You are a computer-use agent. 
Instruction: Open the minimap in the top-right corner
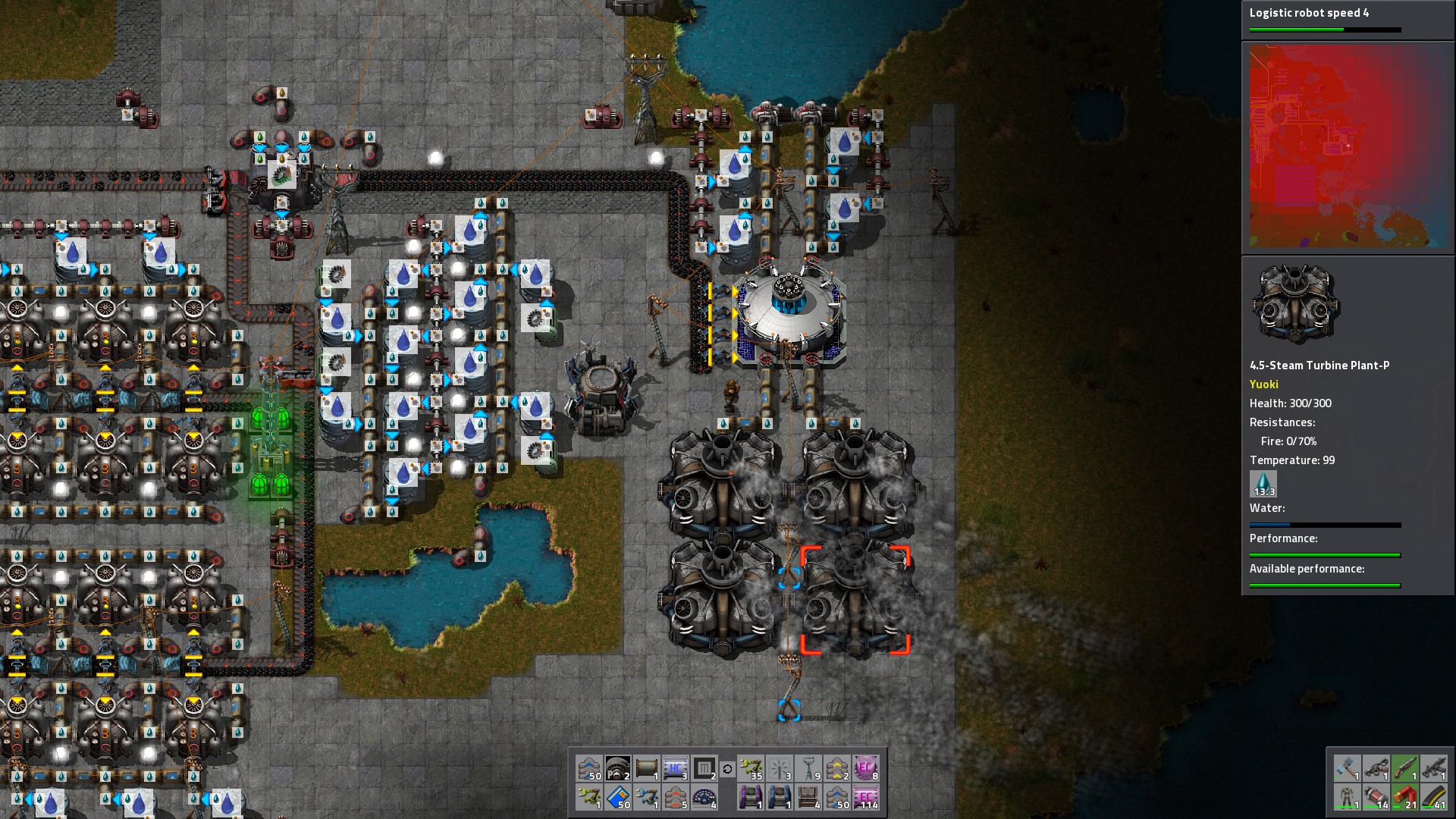point(1348,146)
